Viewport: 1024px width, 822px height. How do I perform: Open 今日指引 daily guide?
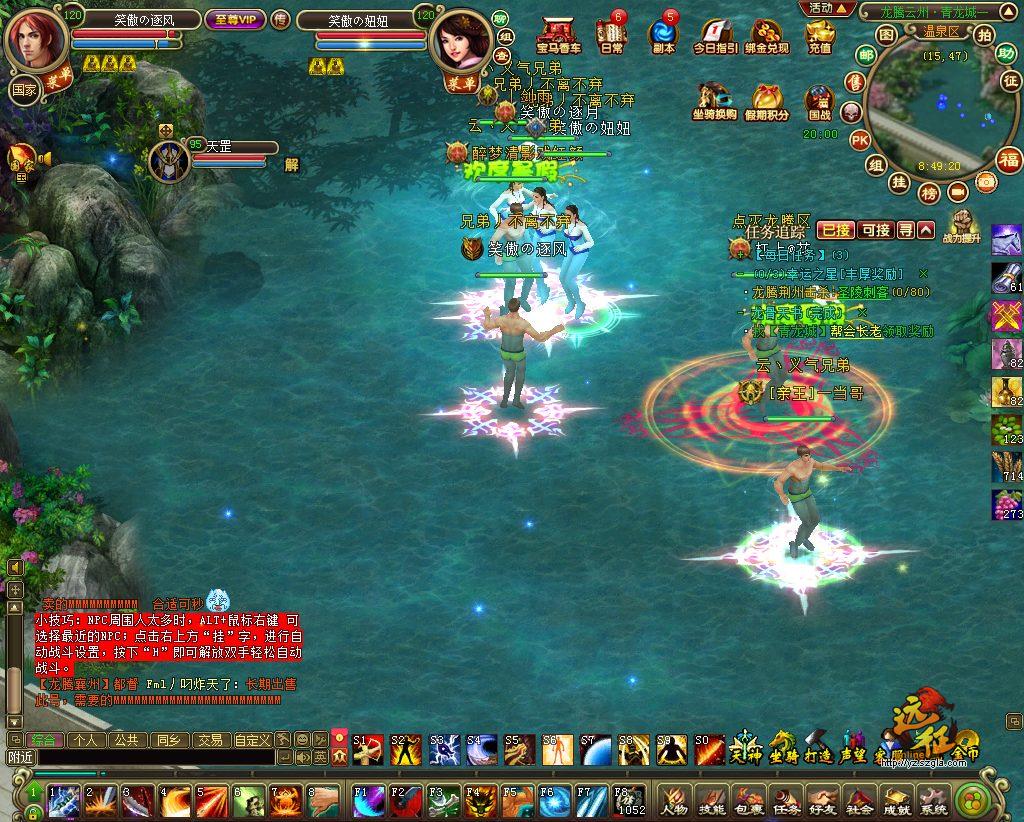pyautogui.click(x=715, y=35)
